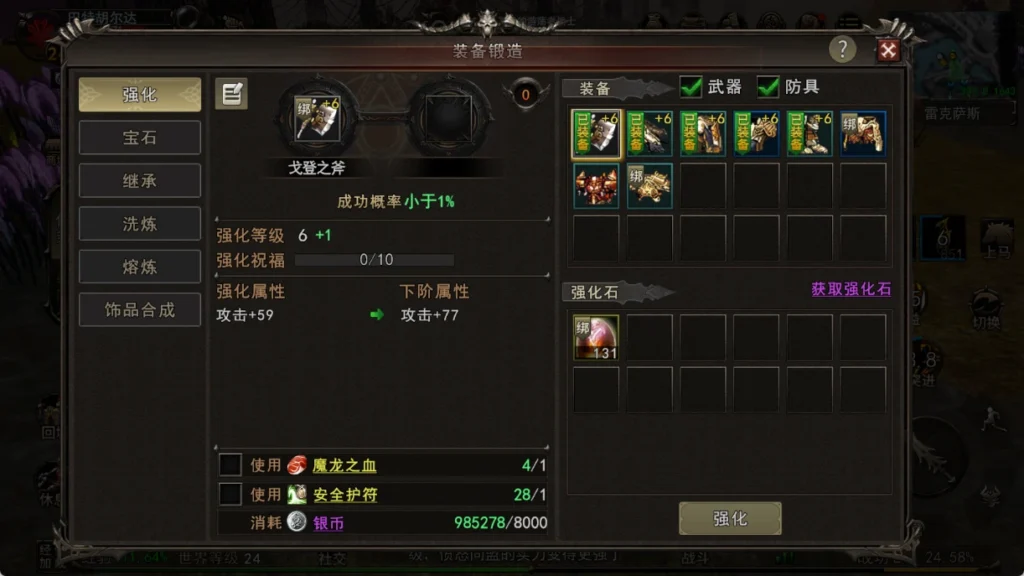Tick the 魔龙之血 use checkbox
The width and height of the screenshot is (1024, 576).
230,465
